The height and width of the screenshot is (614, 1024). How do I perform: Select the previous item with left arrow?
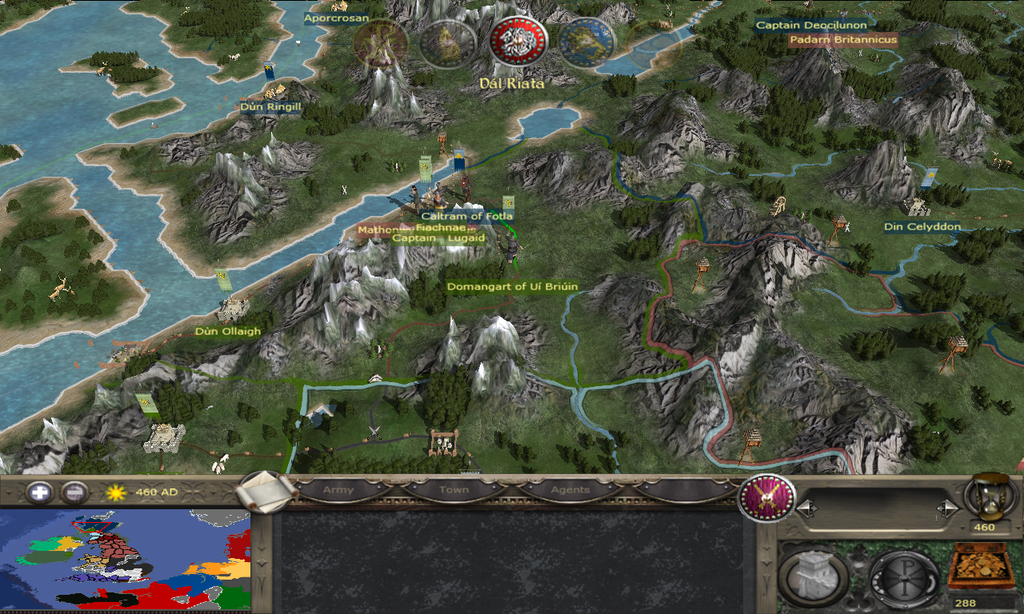pos(807,509)
